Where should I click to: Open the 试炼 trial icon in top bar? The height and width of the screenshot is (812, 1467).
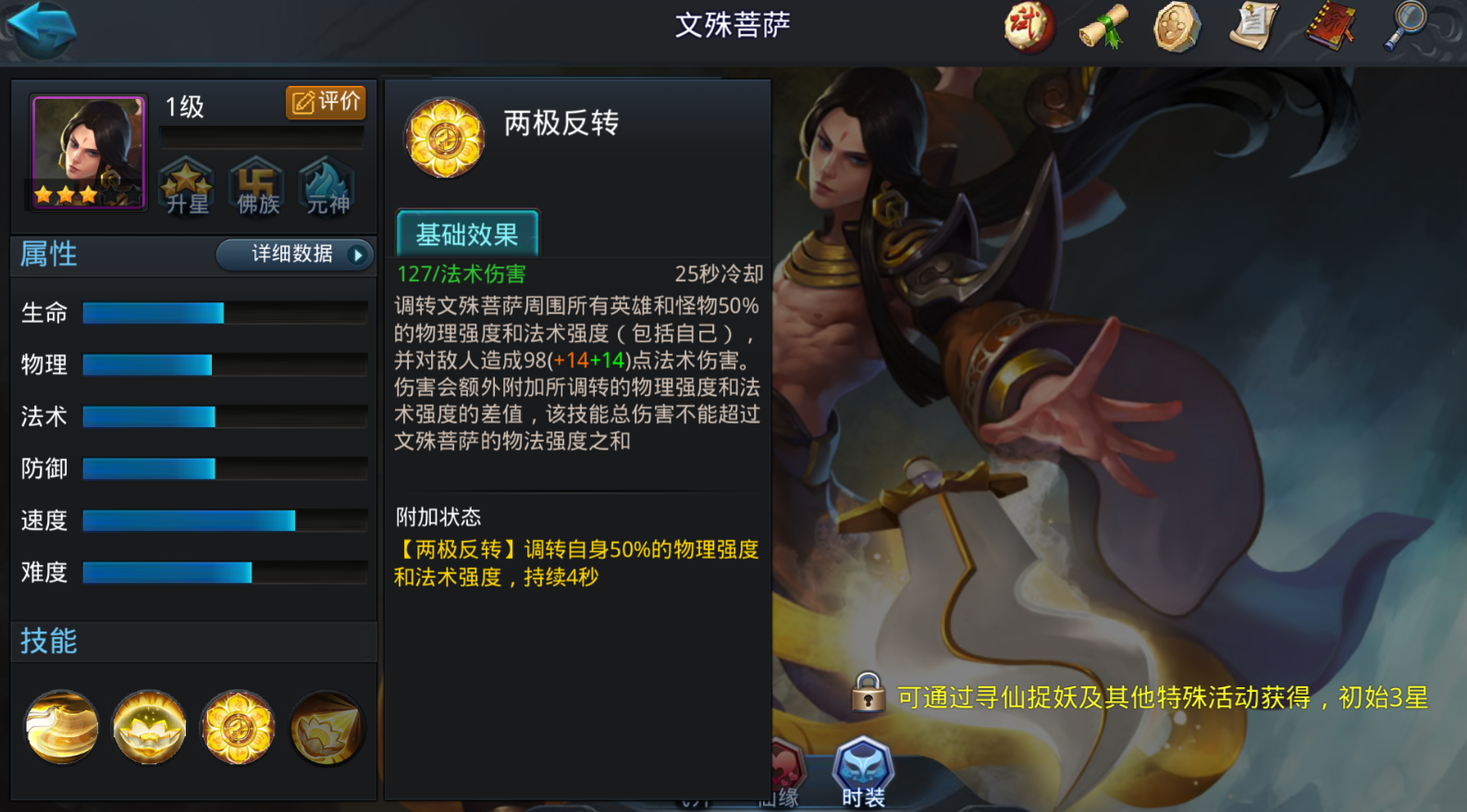tap(1029, 28)
